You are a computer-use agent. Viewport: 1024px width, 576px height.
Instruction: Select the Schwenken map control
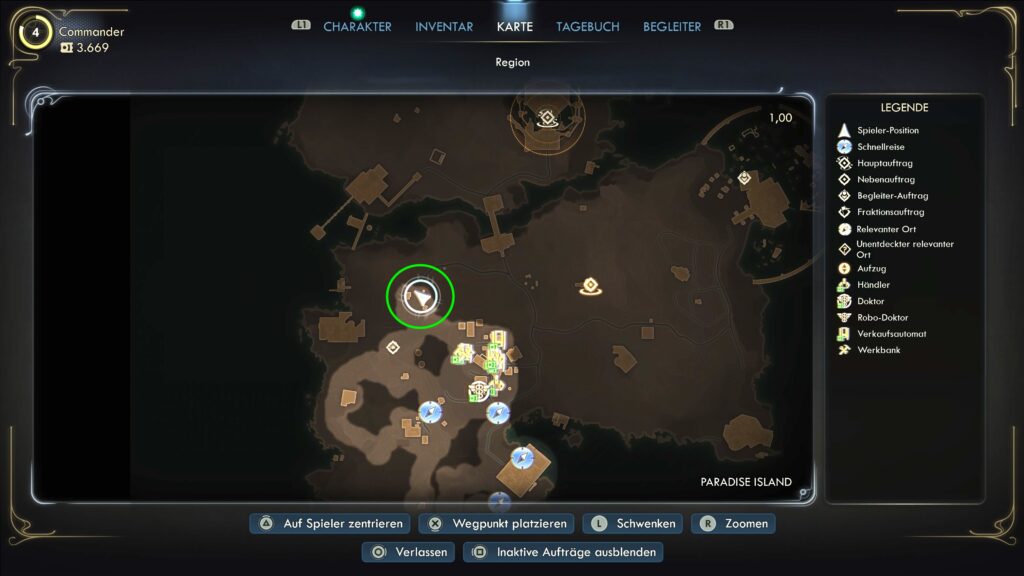634,523
